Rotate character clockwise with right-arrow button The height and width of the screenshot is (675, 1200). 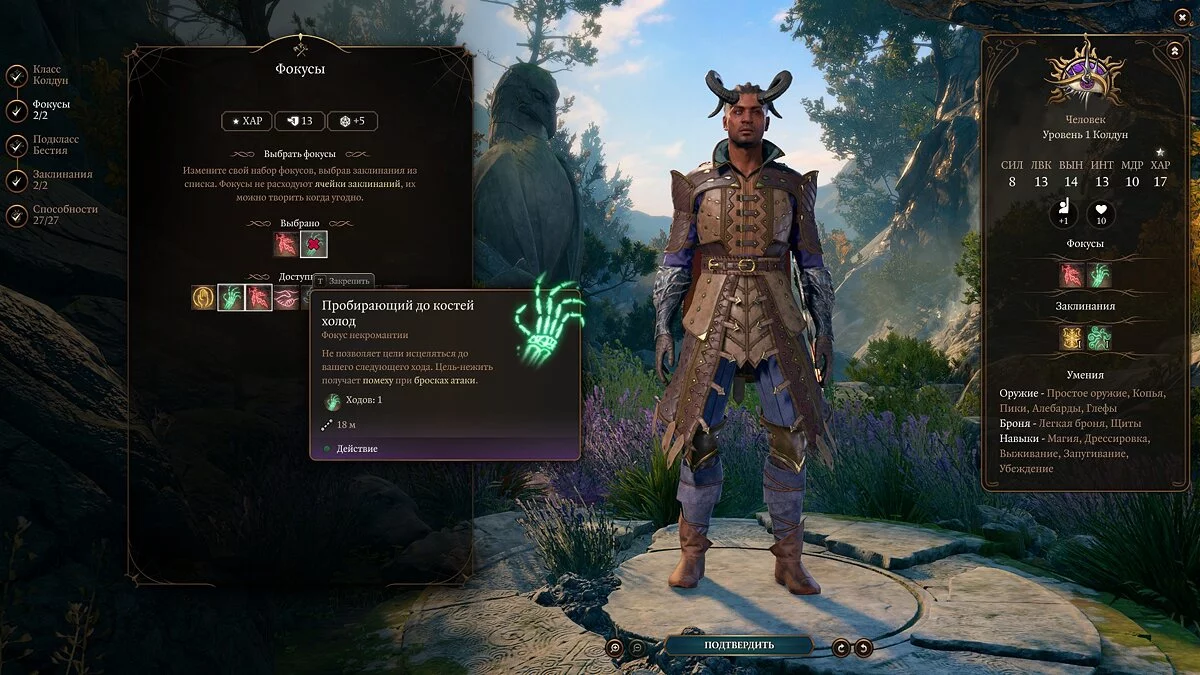[863, 647]
